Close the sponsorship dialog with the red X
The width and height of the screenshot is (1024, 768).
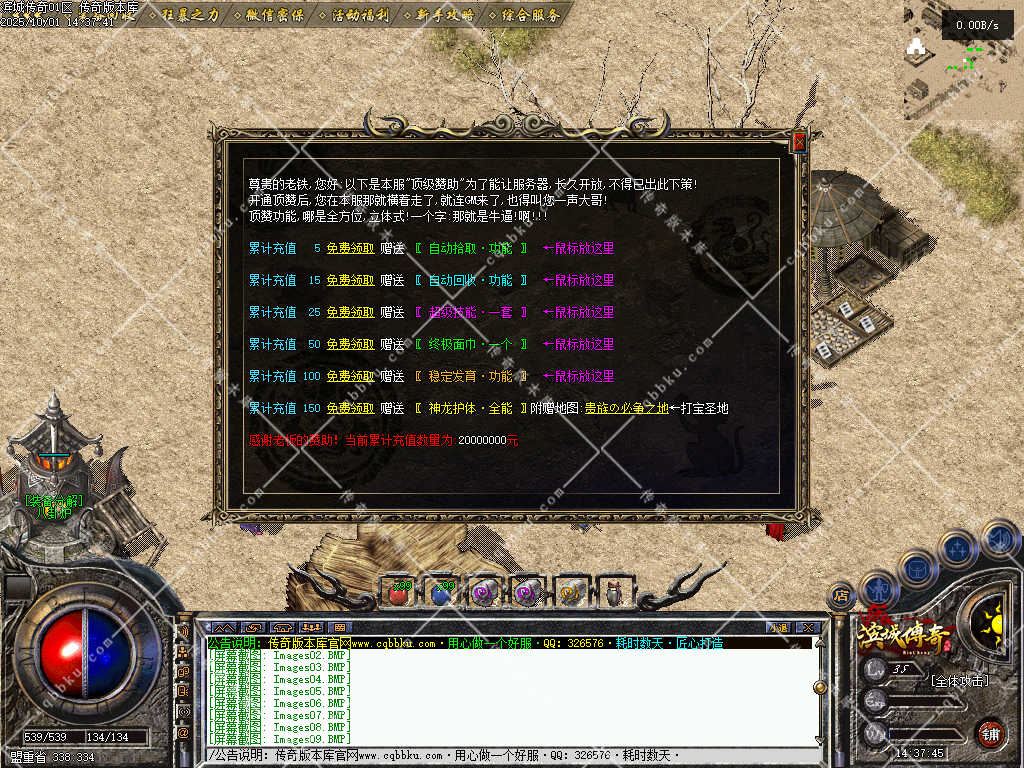pos(799,142)
